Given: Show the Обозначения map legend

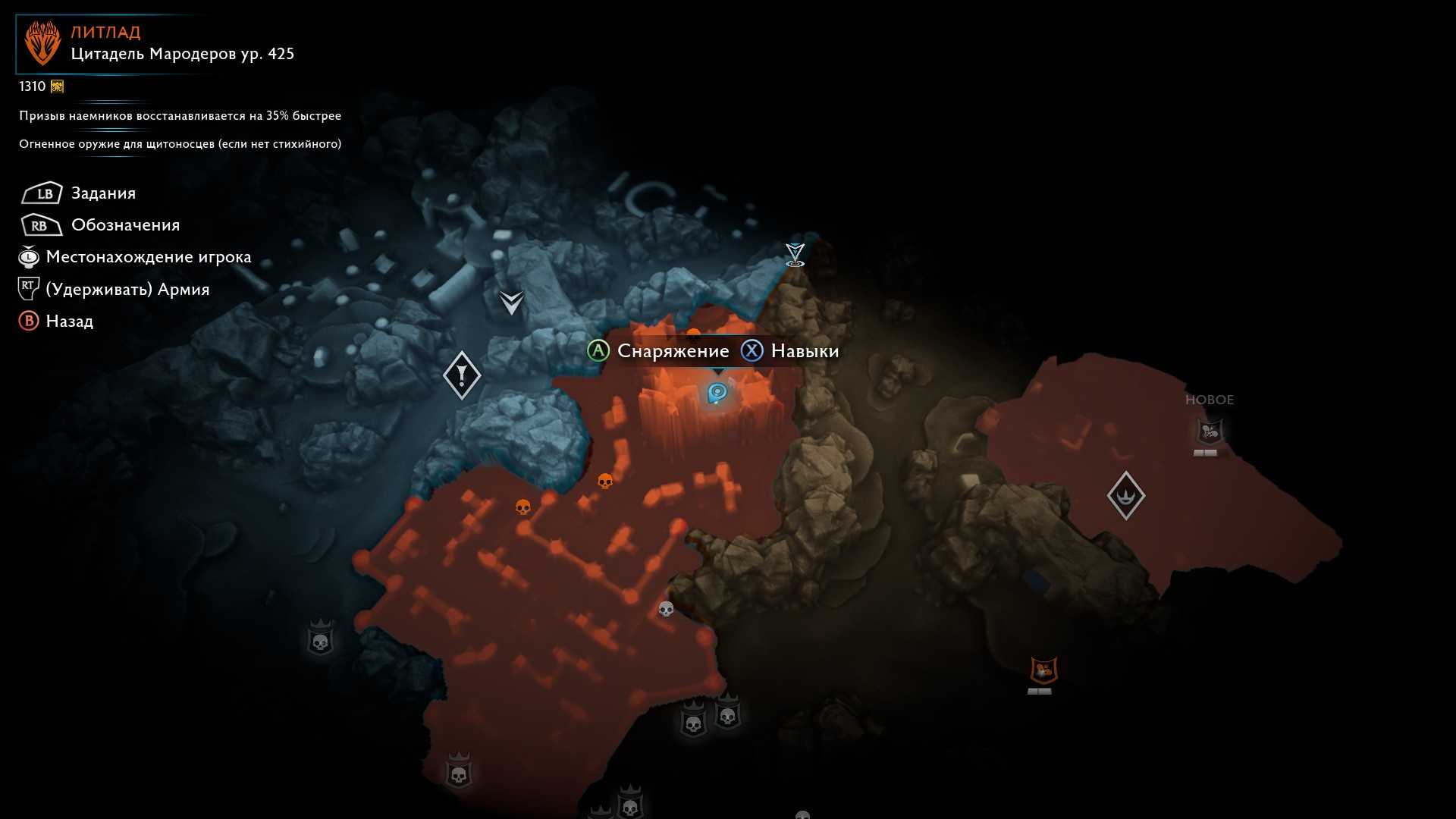Looking at the screenshot, I should tap(125, 225).
